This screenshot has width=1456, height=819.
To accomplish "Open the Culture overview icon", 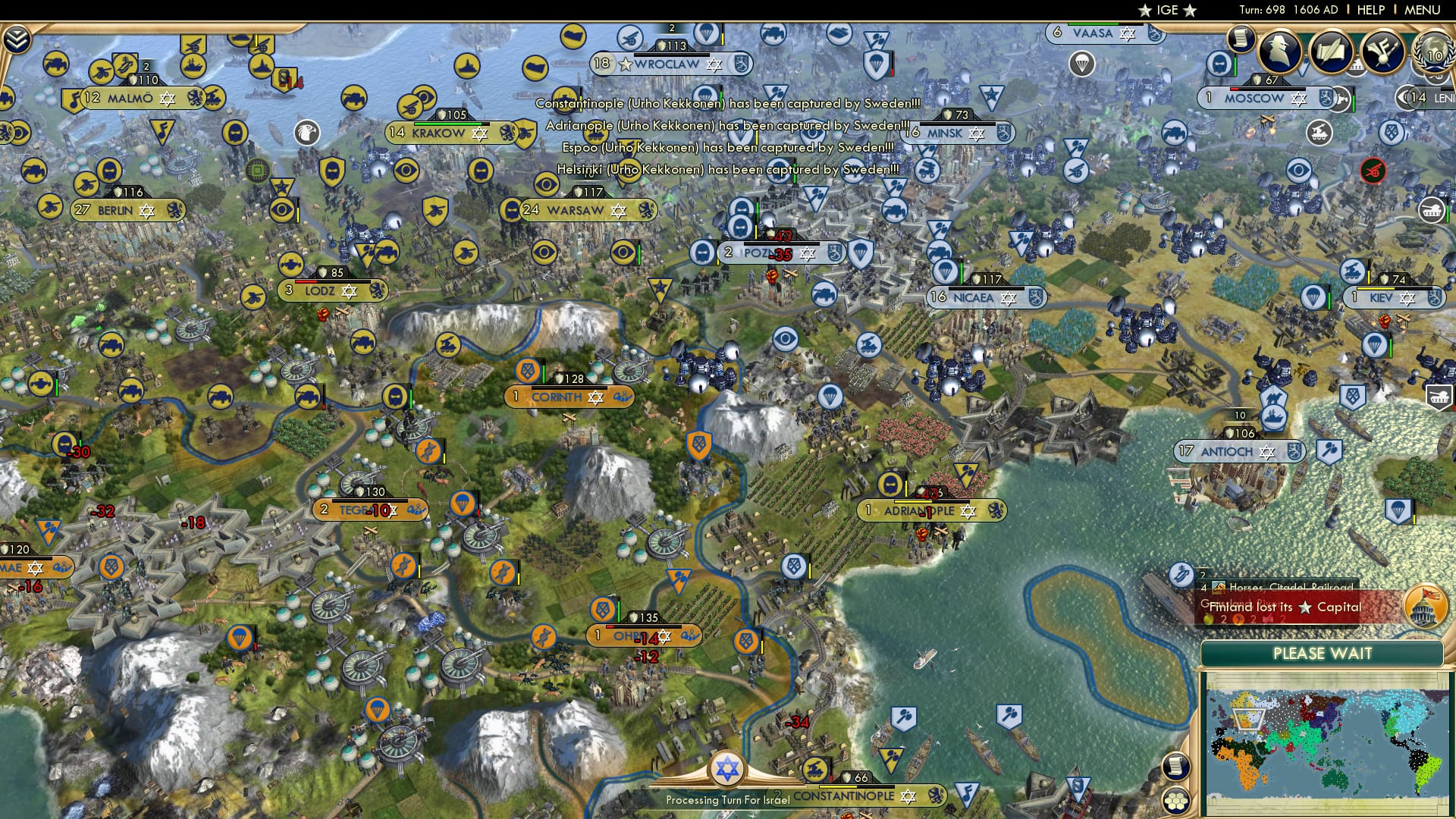I will [1382, 51].
